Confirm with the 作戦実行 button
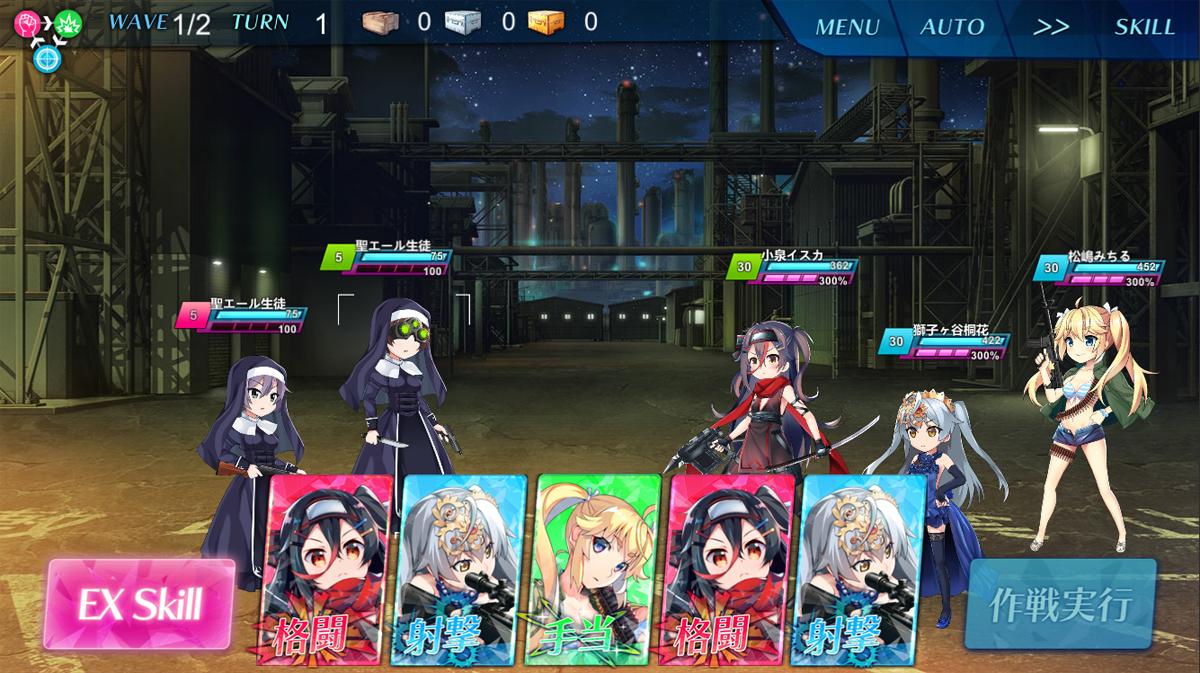The image size is (1200, 673). (1061, 604)
